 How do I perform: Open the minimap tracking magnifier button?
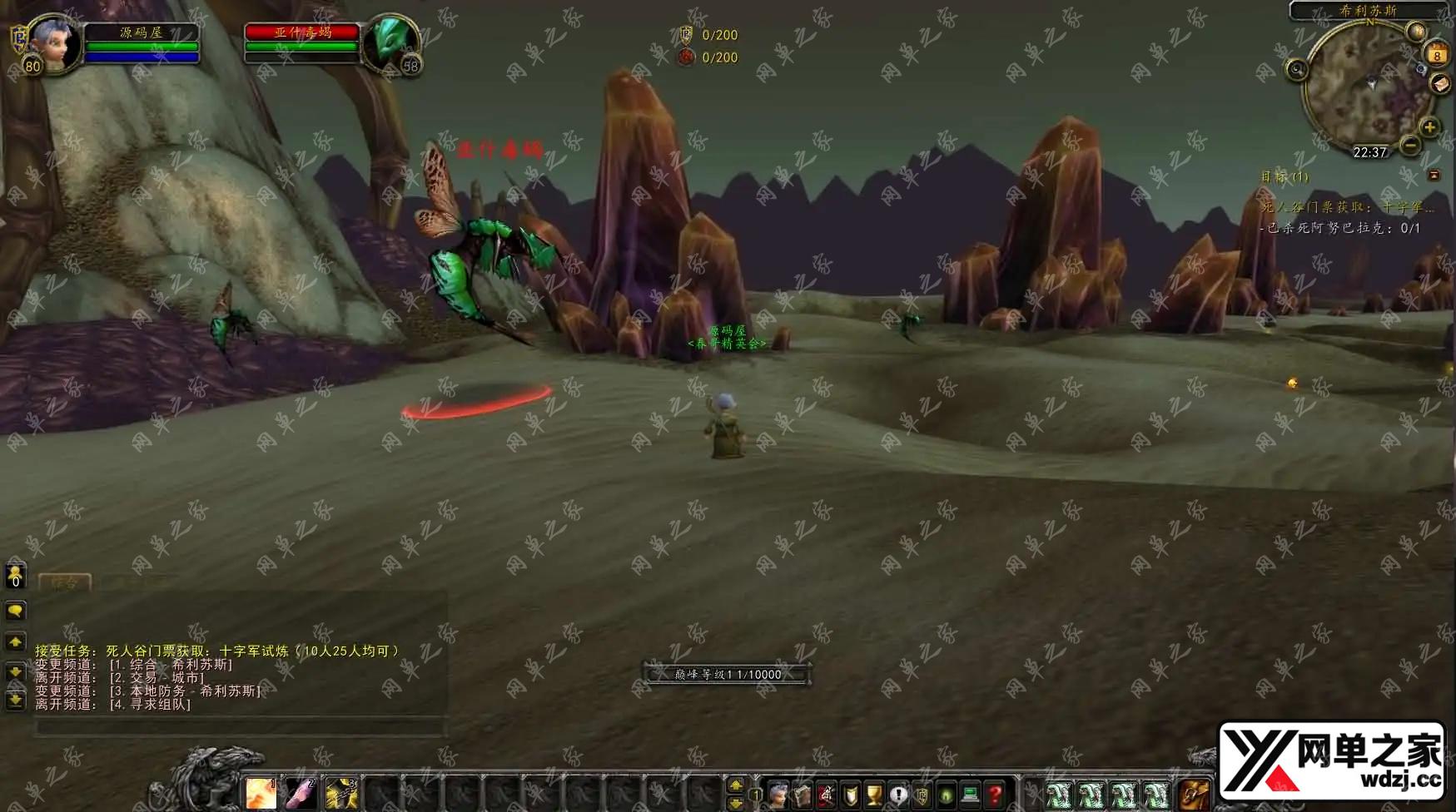[1296, 70]
